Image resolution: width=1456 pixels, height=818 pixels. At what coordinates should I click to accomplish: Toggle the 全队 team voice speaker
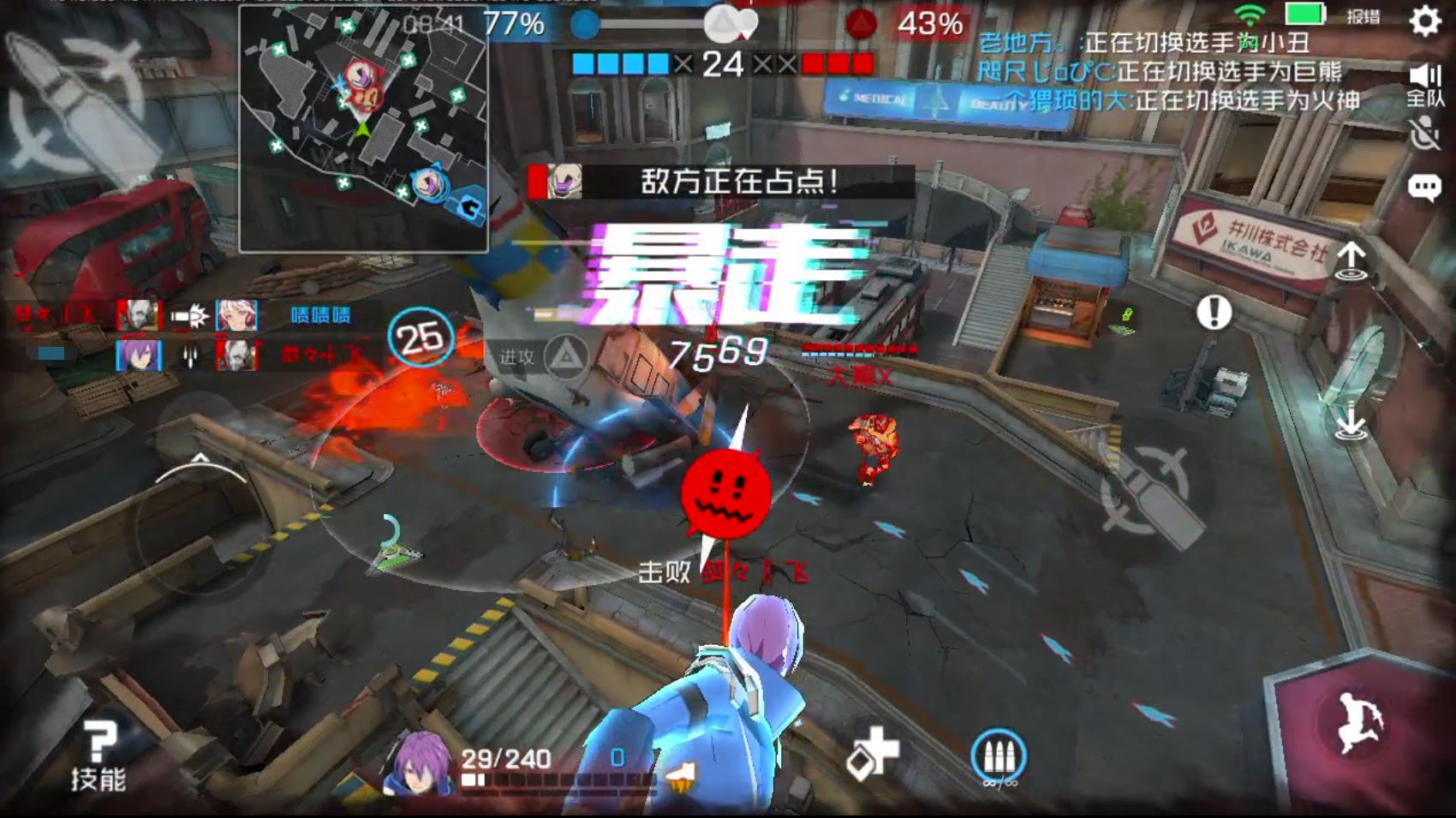(x=1425, y=85)
